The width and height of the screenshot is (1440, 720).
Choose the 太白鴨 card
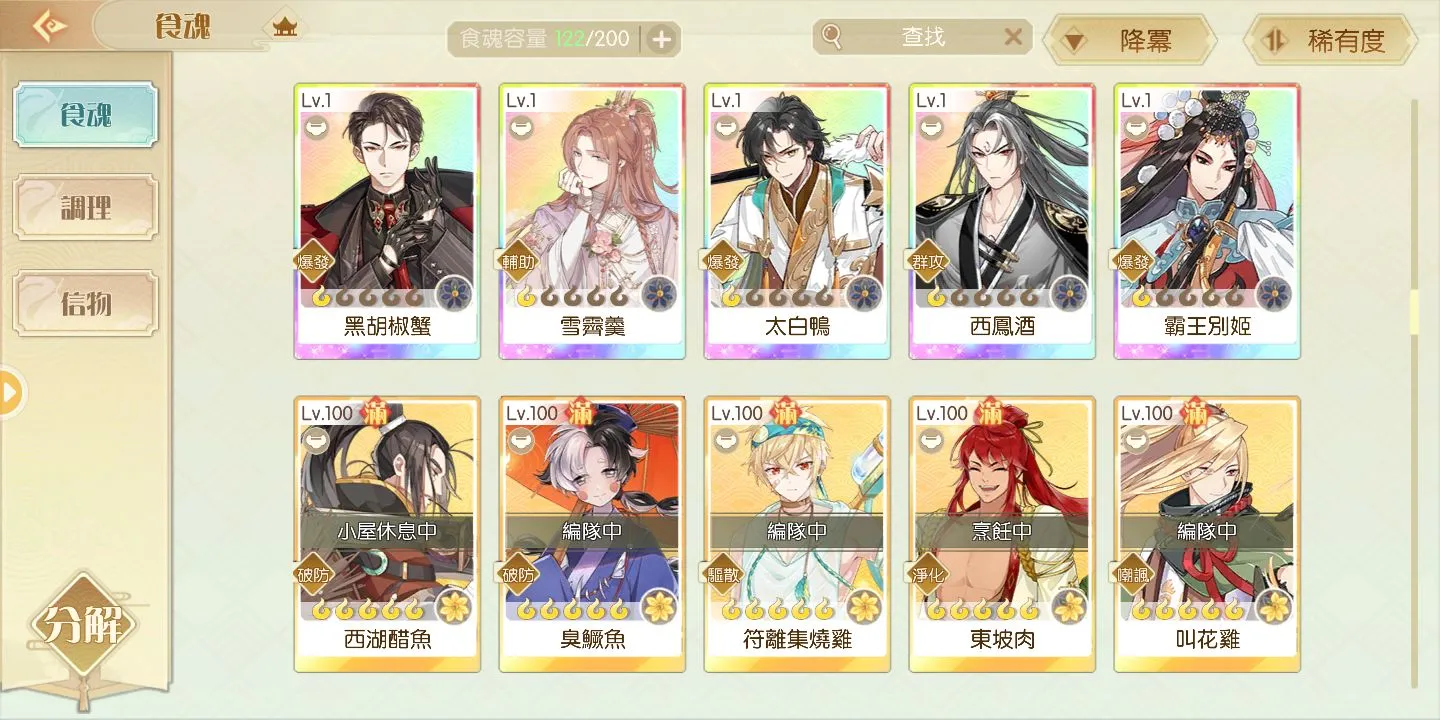(x=797, y=221)
